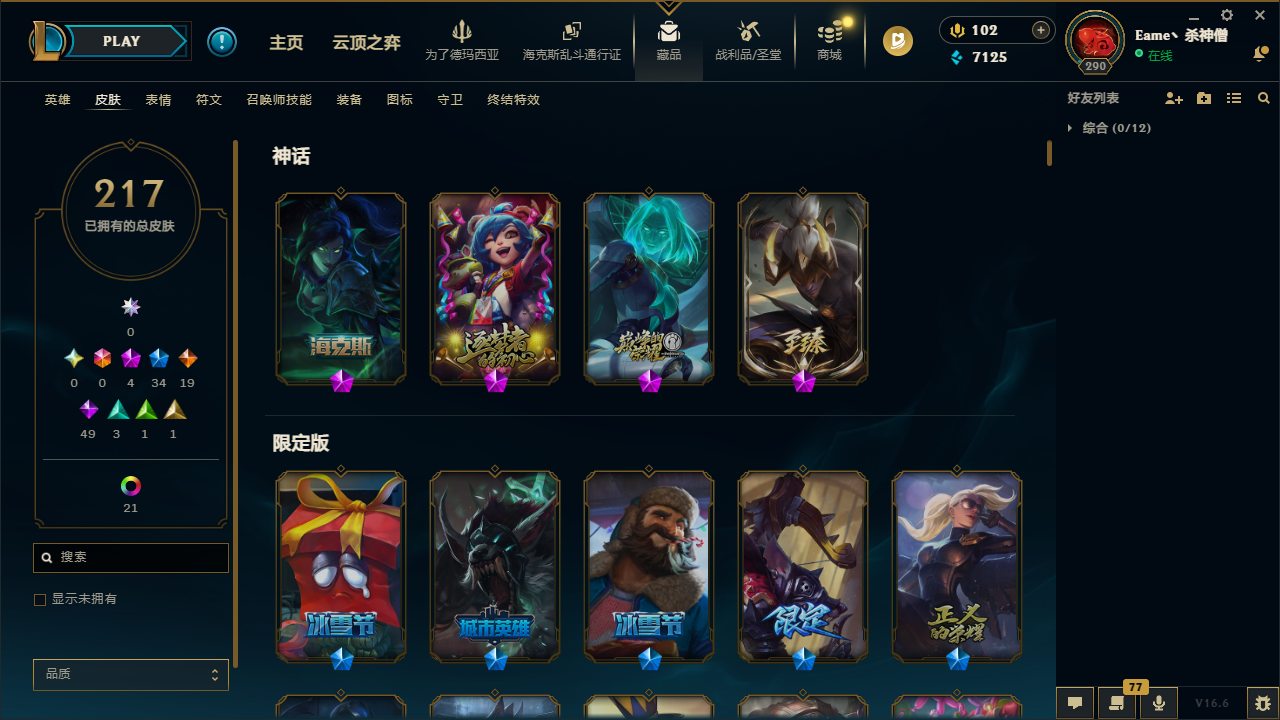Click the chroma color wheel showing 21
Screen dimensions: 1280x720
(130, 486)
